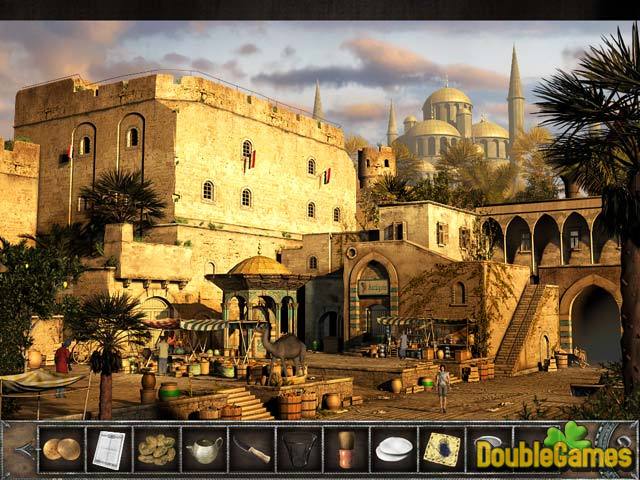Screen dimensions: 640x480
Task: Choose the silver teapot from inventory
Action: coord(204,450)
